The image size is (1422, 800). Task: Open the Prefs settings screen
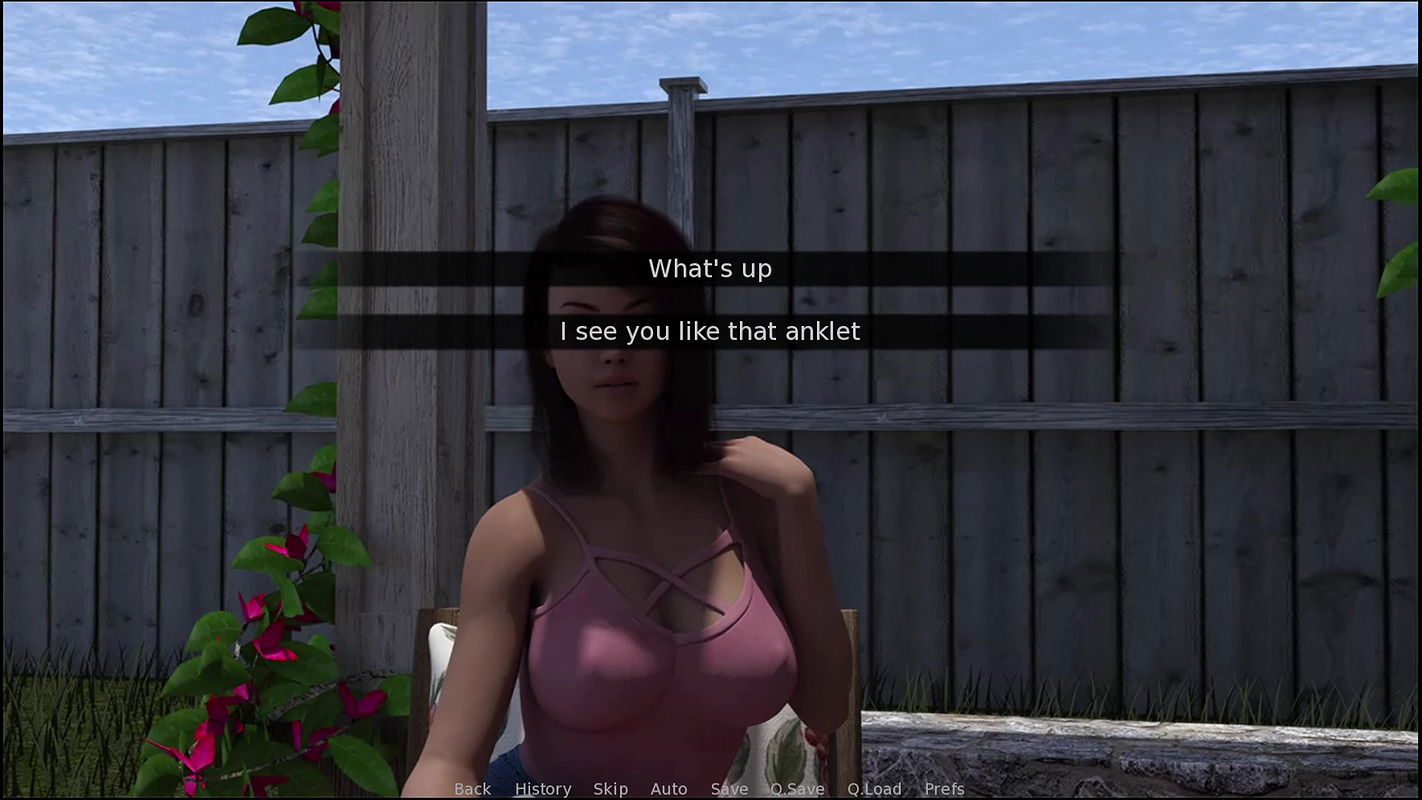tap(944, 789)
